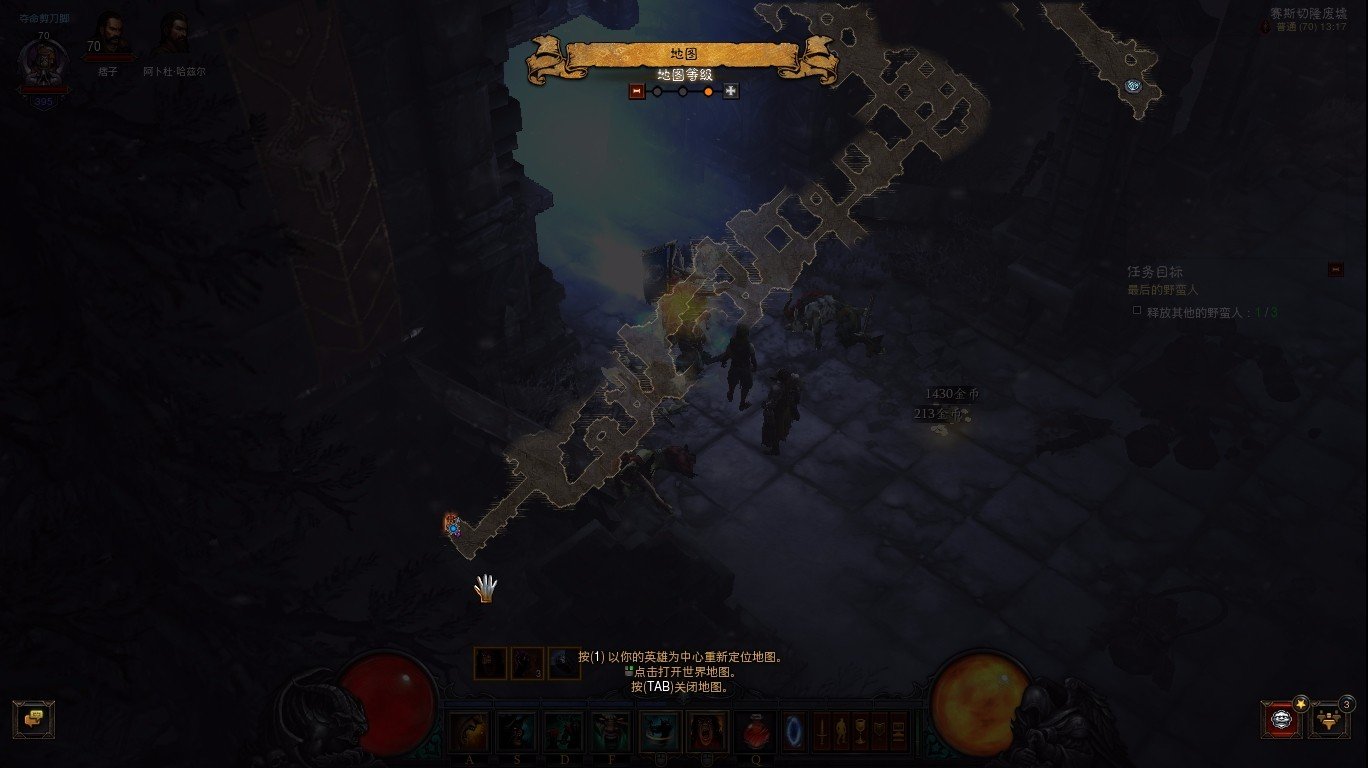Open the chat bubble button

(34, 718)
